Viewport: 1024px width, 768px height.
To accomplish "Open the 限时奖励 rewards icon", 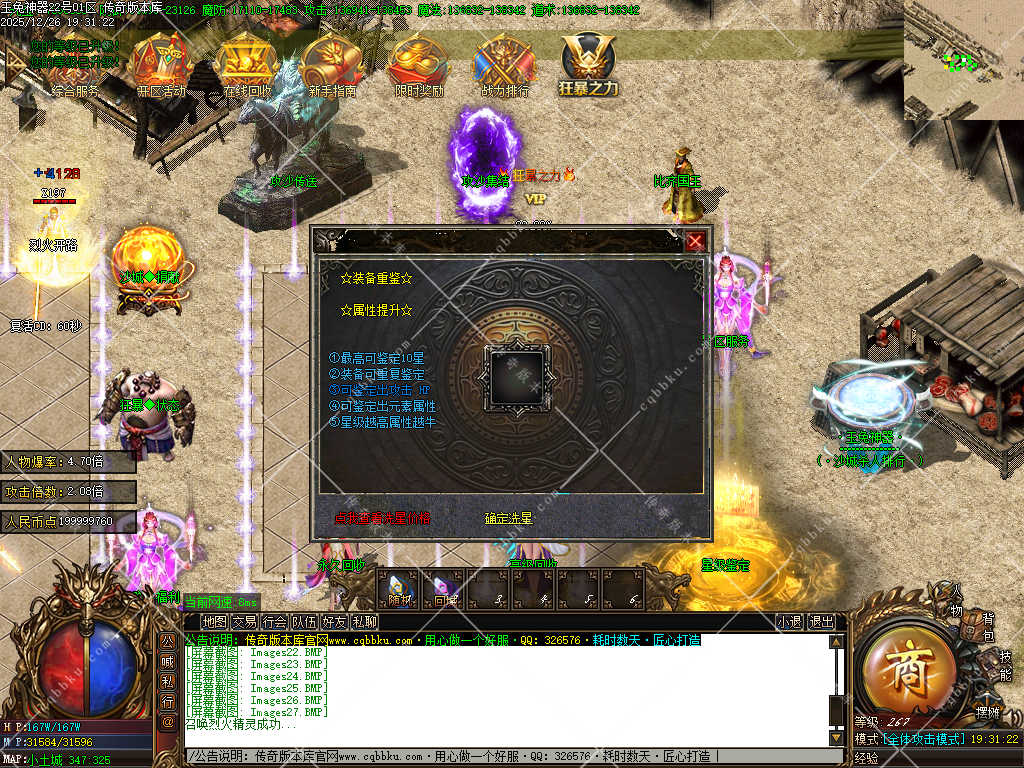I will point(419,65).
